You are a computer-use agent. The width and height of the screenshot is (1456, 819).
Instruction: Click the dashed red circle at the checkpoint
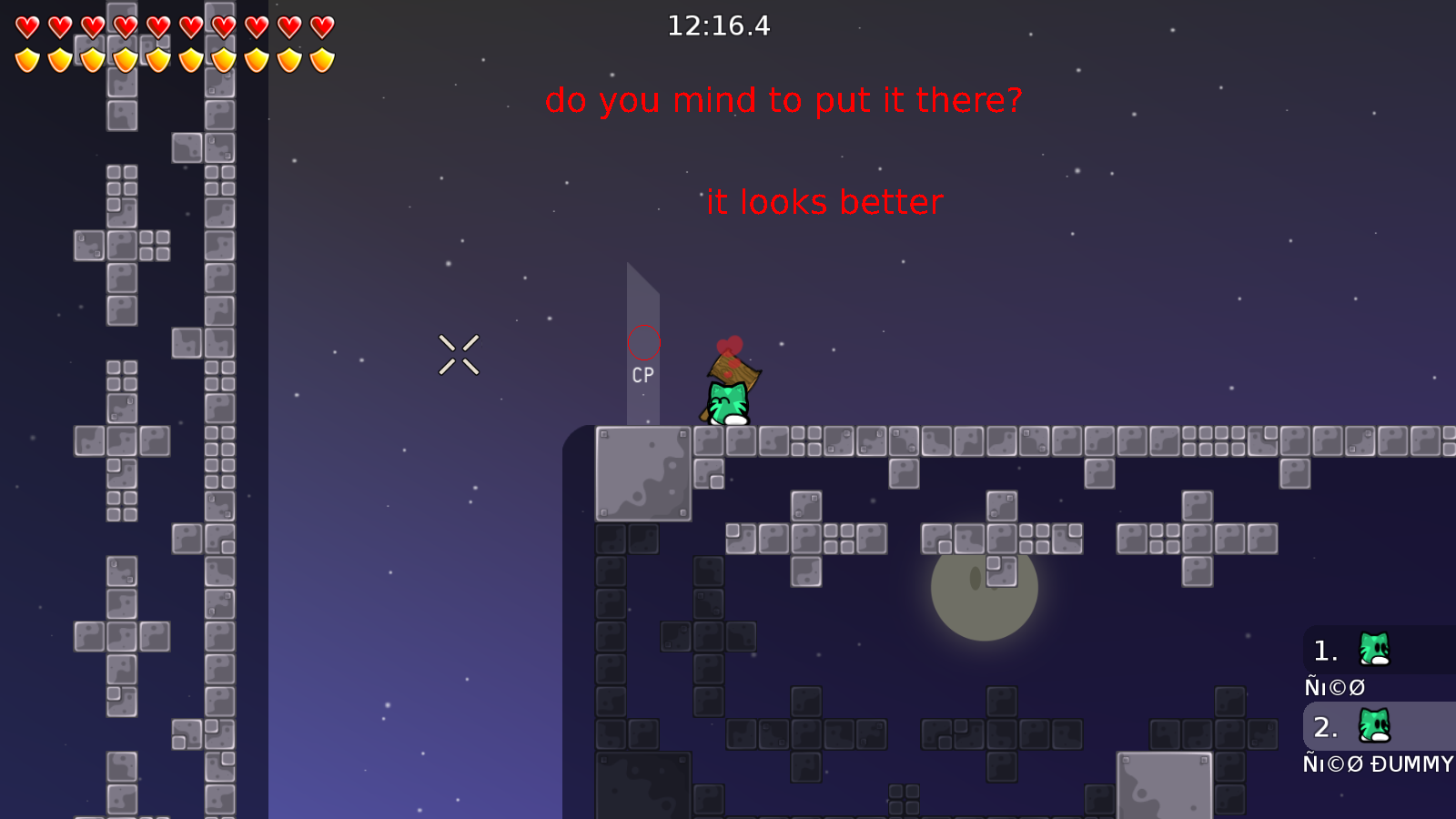pos(644,343)
